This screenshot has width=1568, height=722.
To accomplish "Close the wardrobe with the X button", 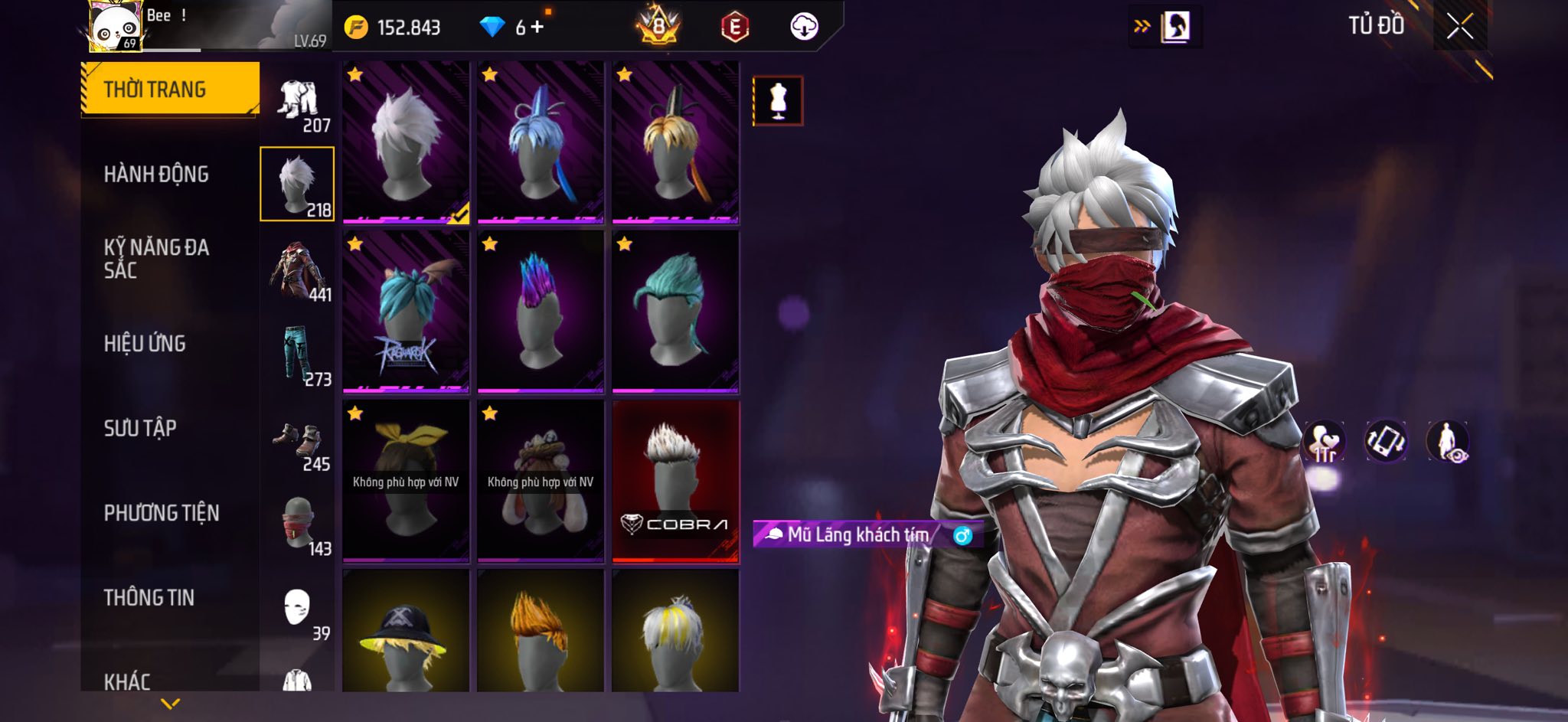I will click(x=1459, y=27).
